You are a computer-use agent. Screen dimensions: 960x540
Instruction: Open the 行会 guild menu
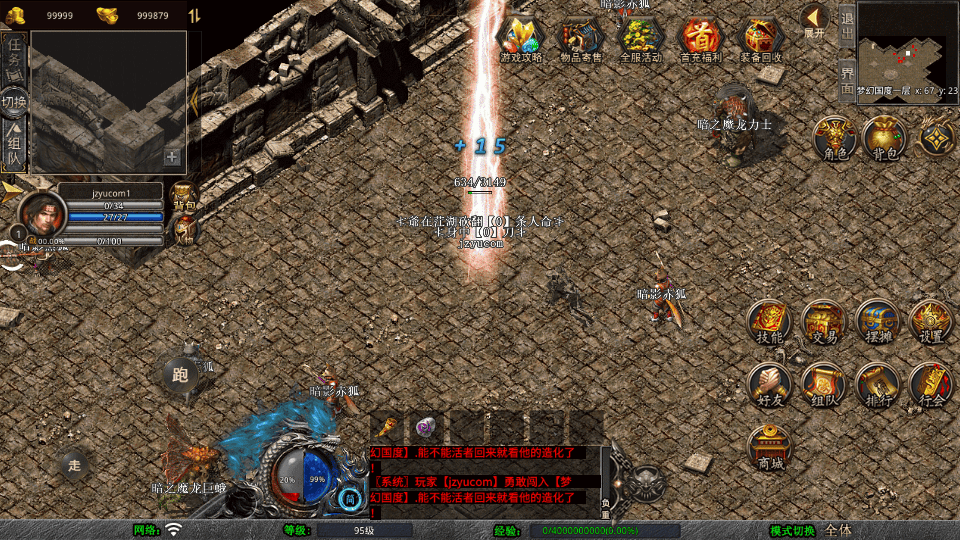931,384
